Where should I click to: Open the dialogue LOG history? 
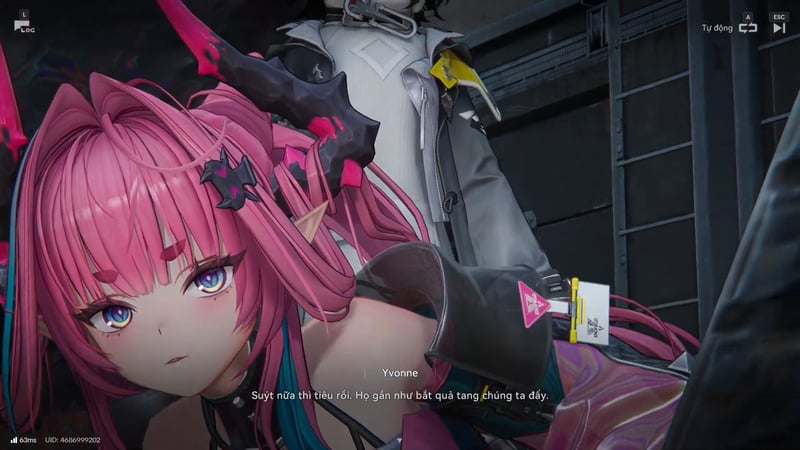22,25
